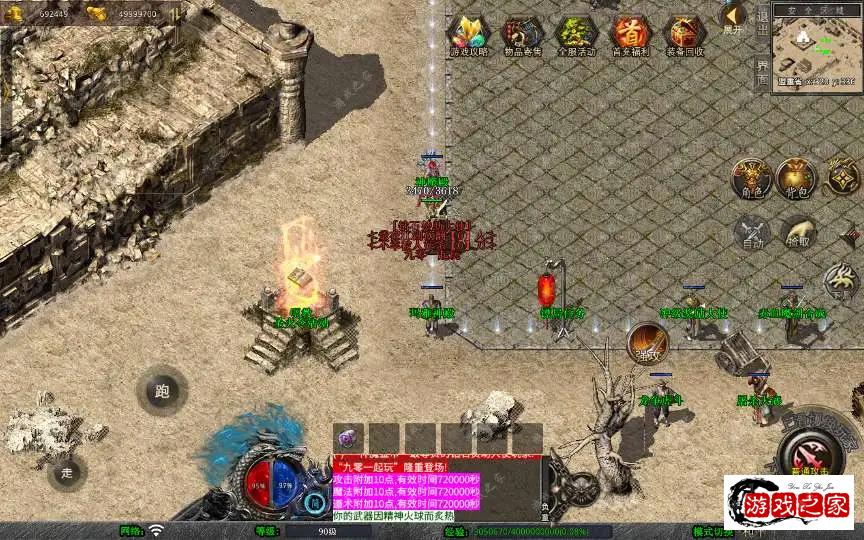This screenshot has width=864, height=540.
Task: Open the 角色 character sheet
Action: (x=750, y=178)
